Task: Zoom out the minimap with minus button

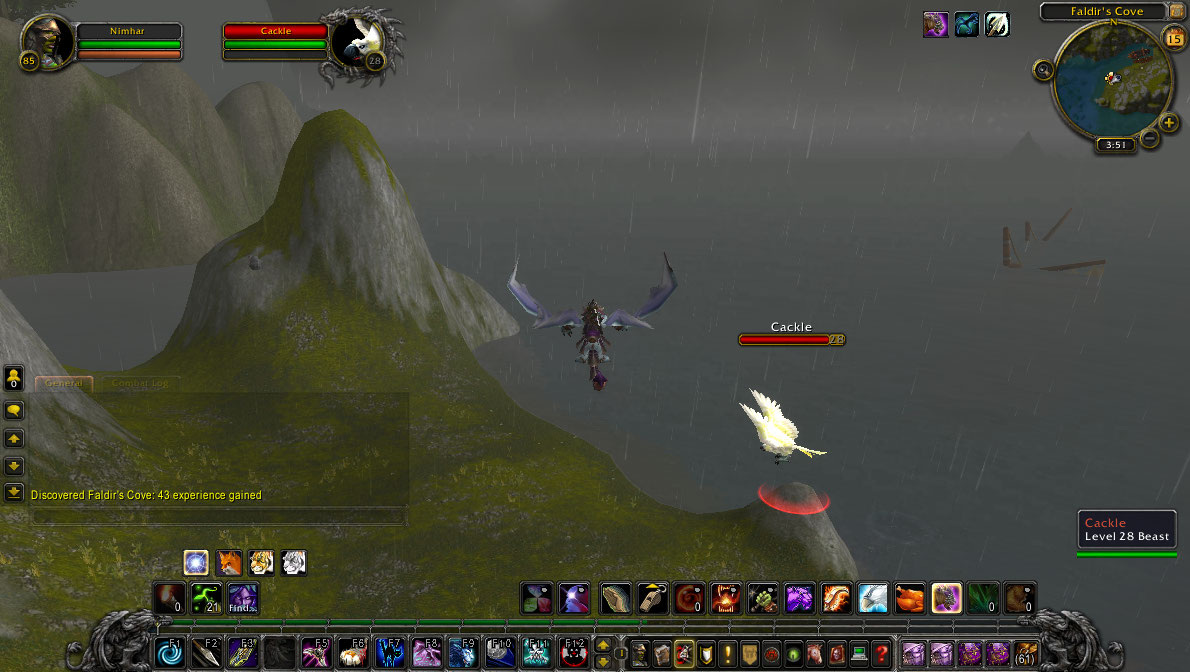Action: pos(1150,139)
